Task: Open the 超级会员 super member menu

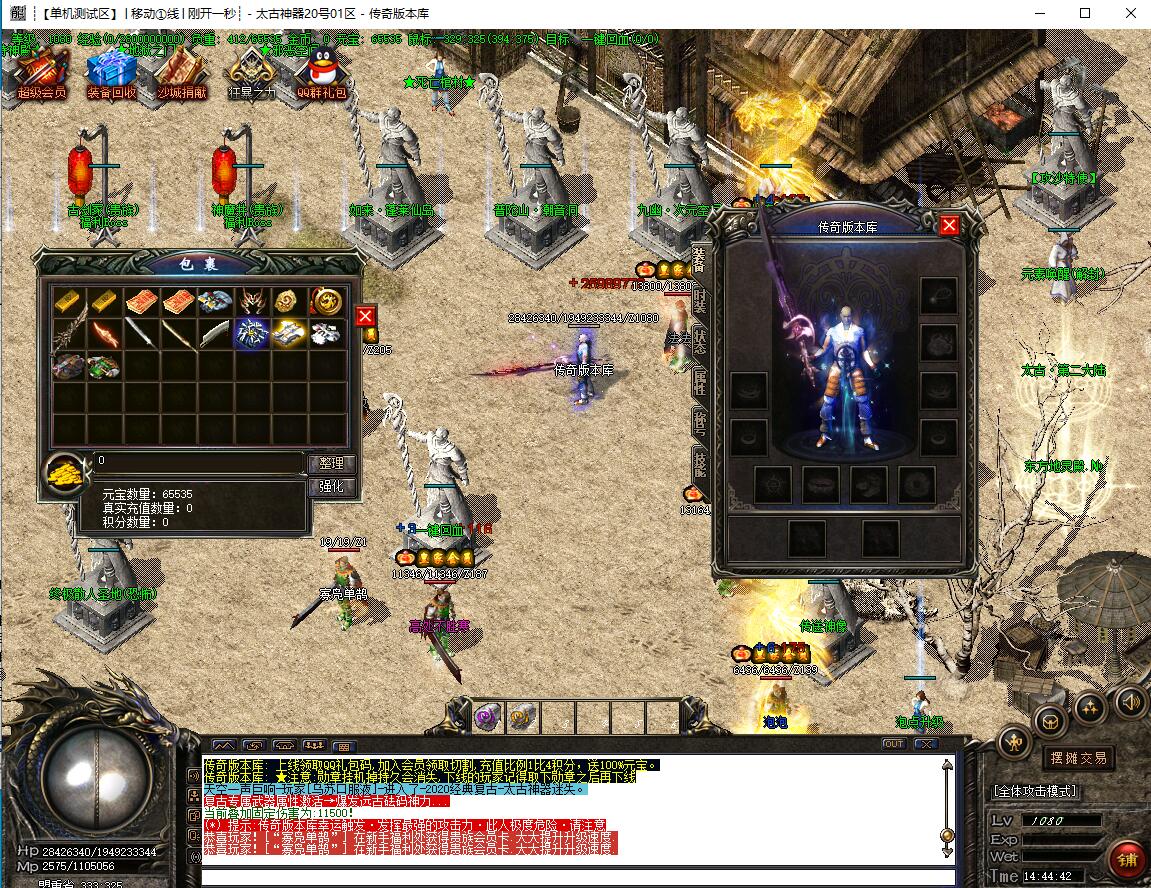Action: point(41,73)
